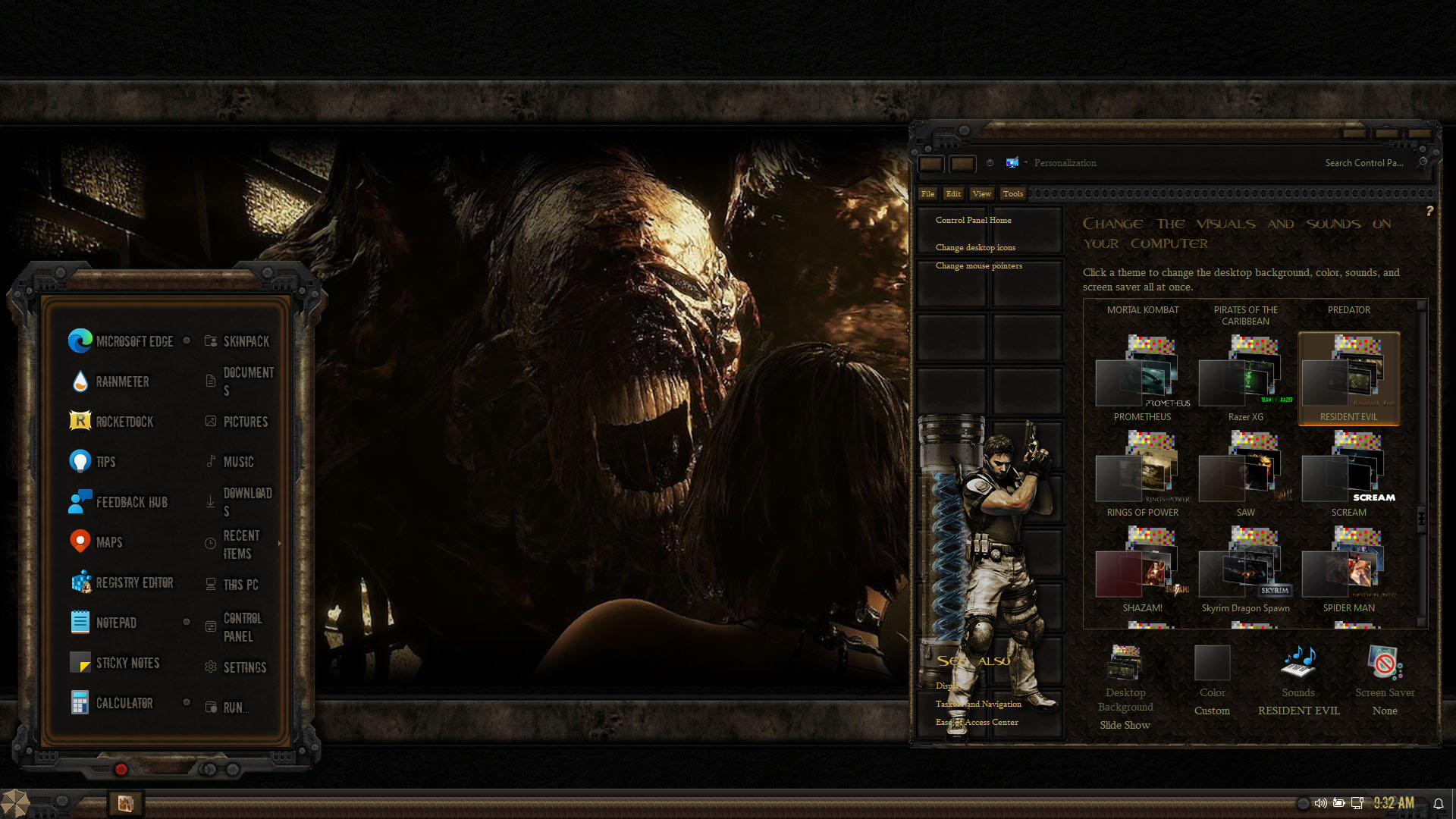
Task: Select the Razer XG theme
Action: (1245, 378)
